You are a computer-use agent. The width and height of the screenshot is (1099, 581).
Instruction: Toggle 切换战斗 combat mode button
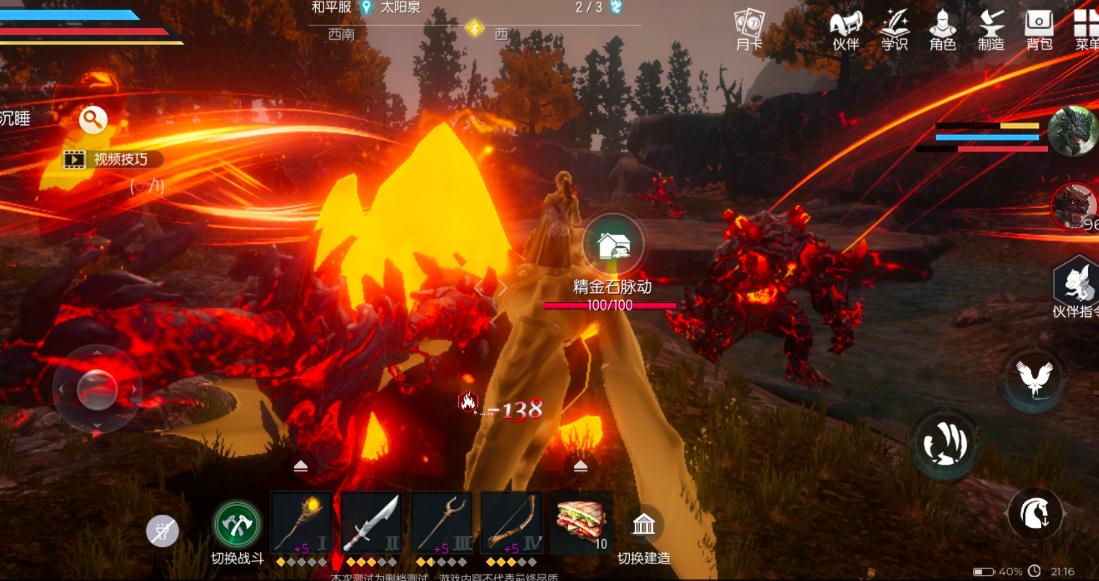point(237,524)
